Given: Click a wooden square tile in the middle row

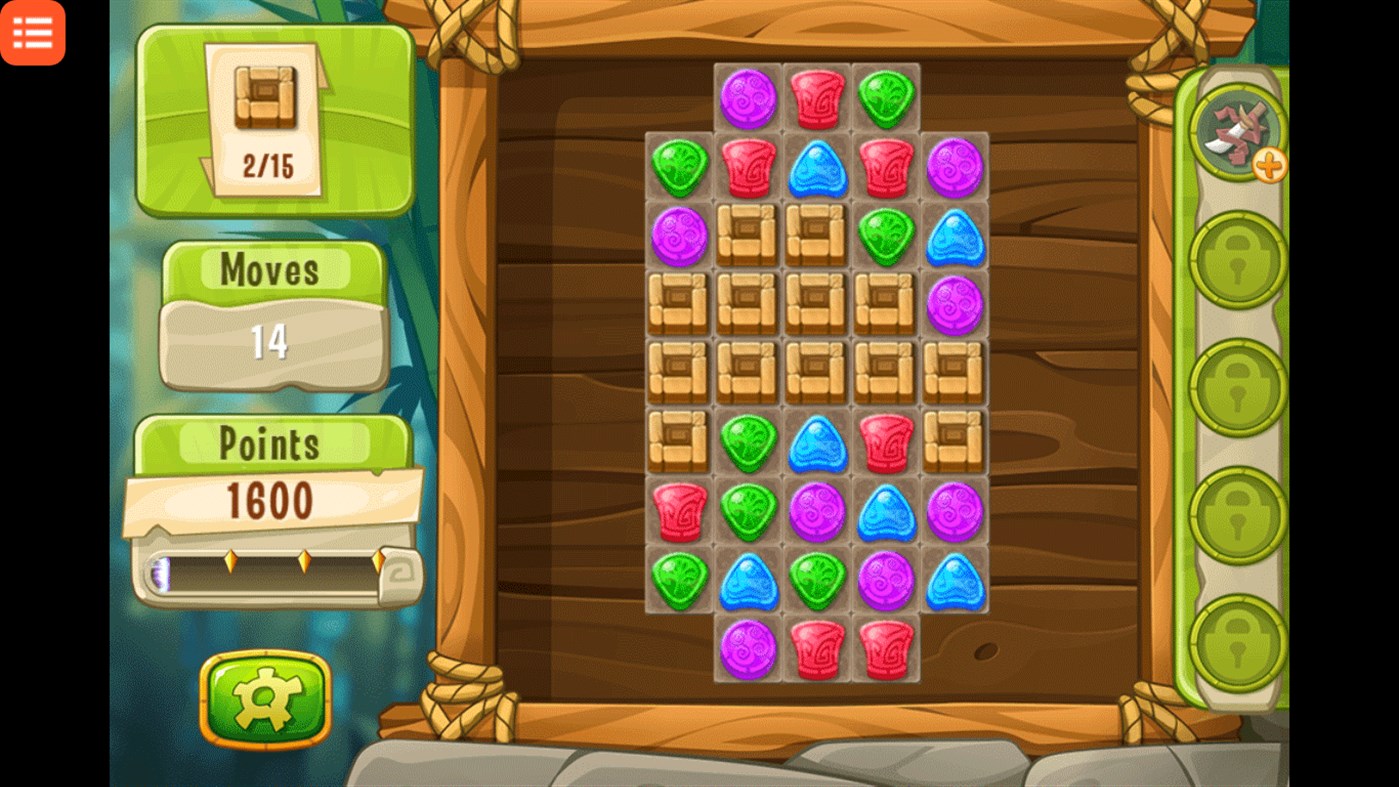Looking at the screenshot, I should click(816, 374).
